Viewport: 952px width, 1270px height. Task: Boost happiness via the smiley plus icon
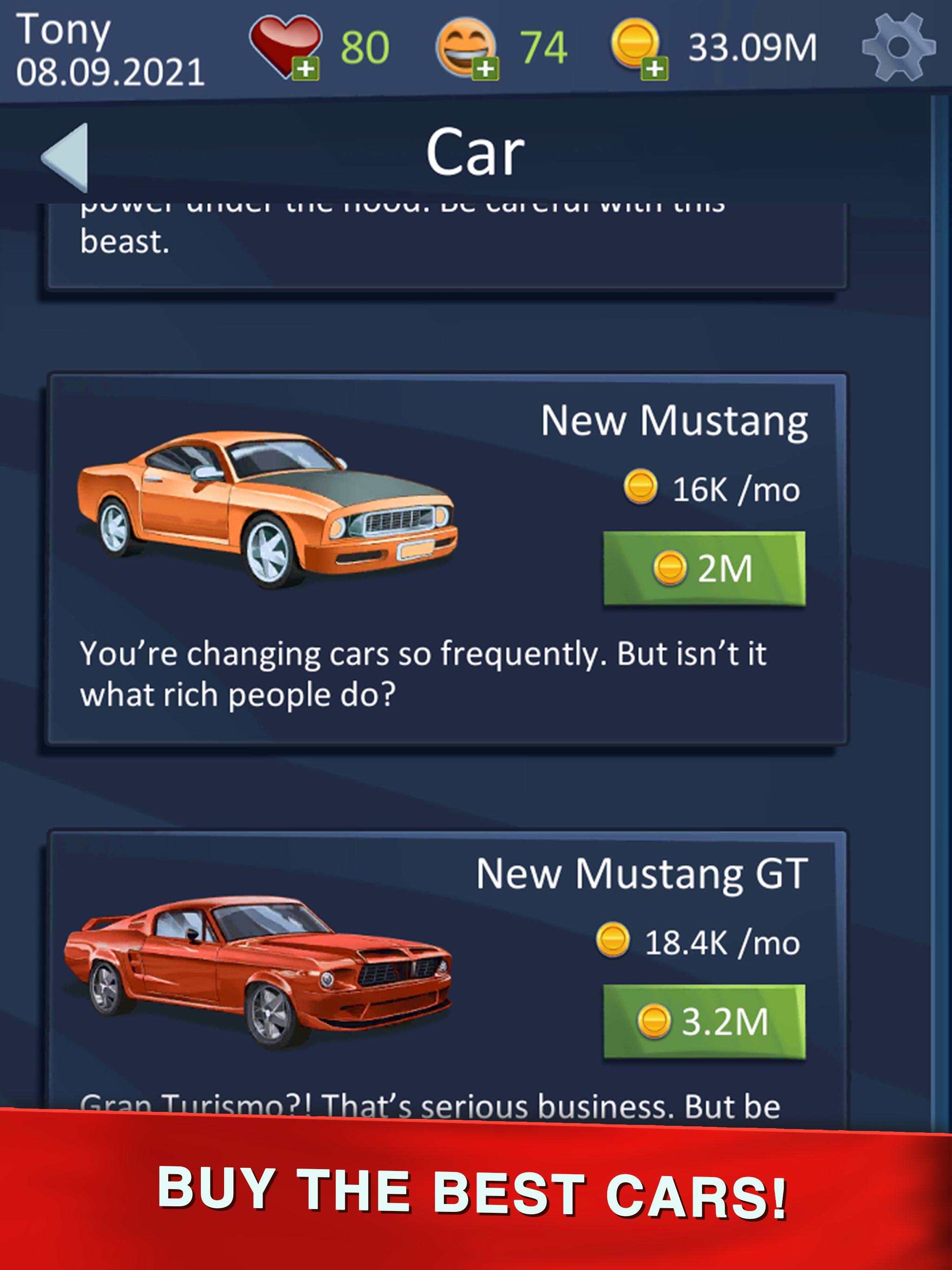pyautogui.click(x=485, y=69)
